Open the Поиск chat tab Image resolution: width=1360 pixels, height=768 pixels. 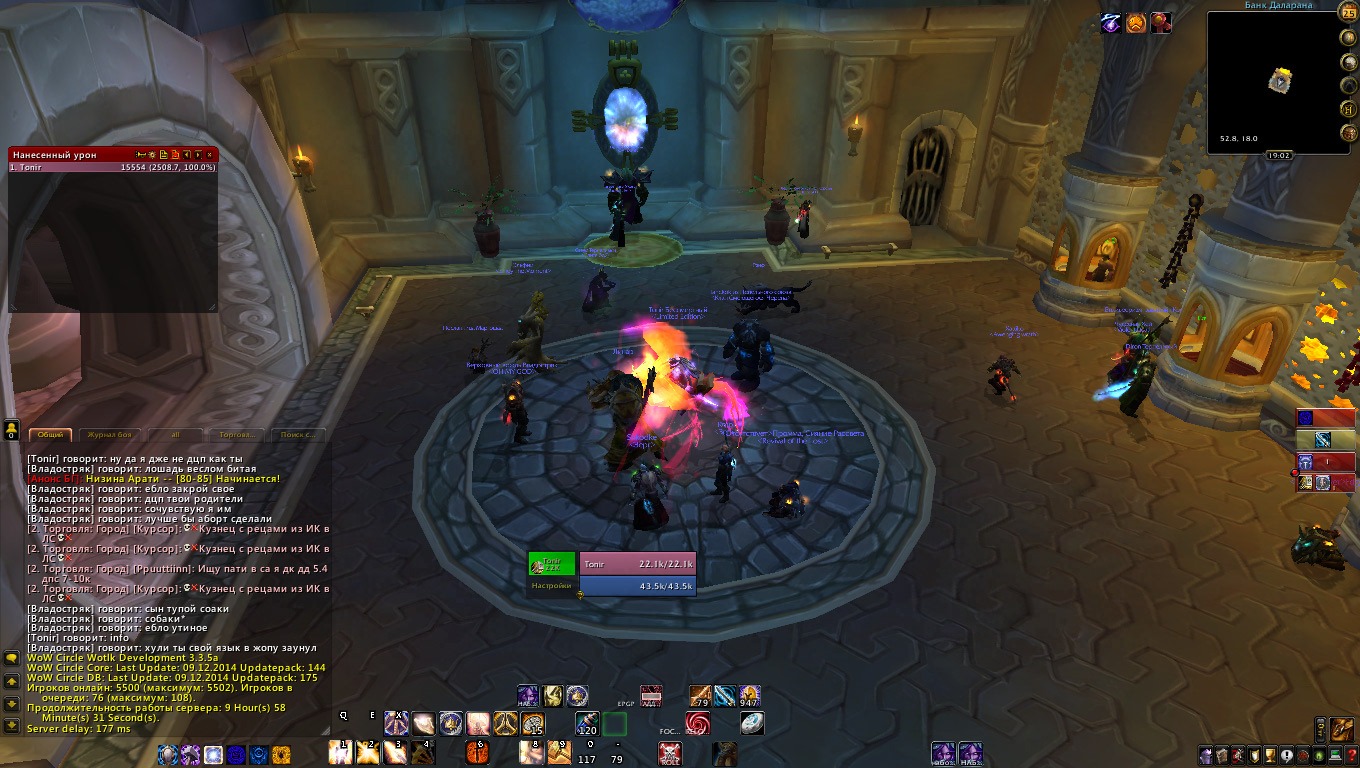(298, 435)
